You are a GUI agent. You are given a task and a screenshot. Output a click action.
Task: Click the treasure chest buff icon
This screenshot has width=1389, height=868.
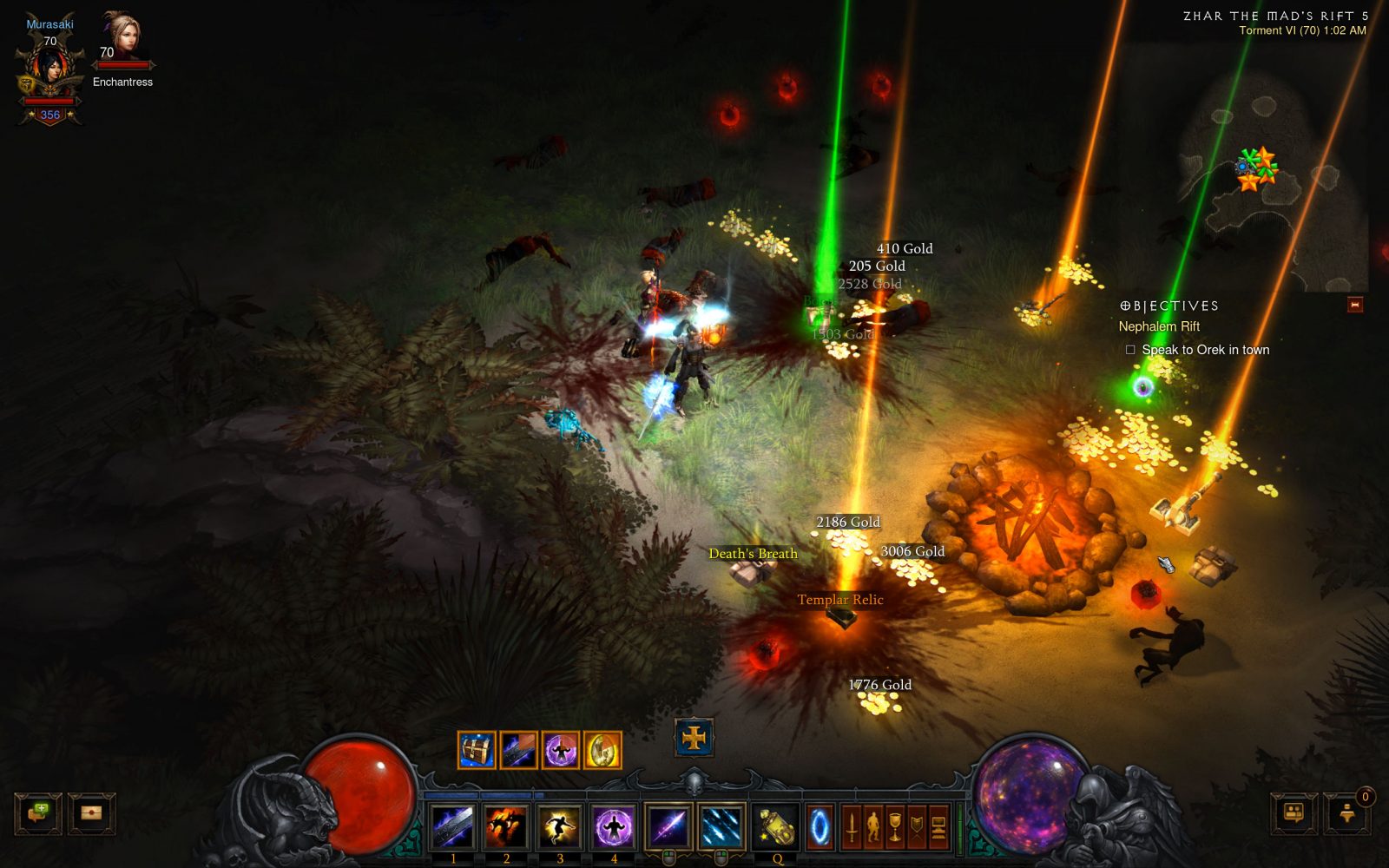coord(477,750)
